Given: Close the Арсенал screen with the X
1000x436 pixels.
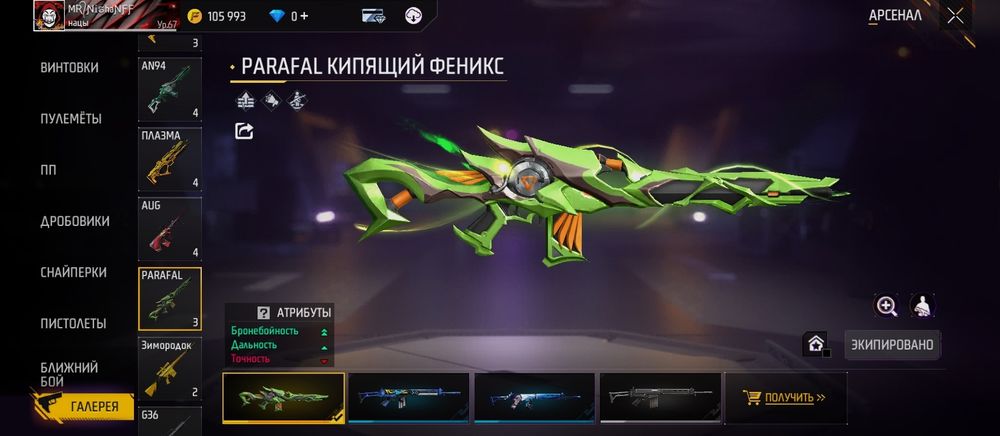Looking at the screenshot, I should [x=956, y=15].
